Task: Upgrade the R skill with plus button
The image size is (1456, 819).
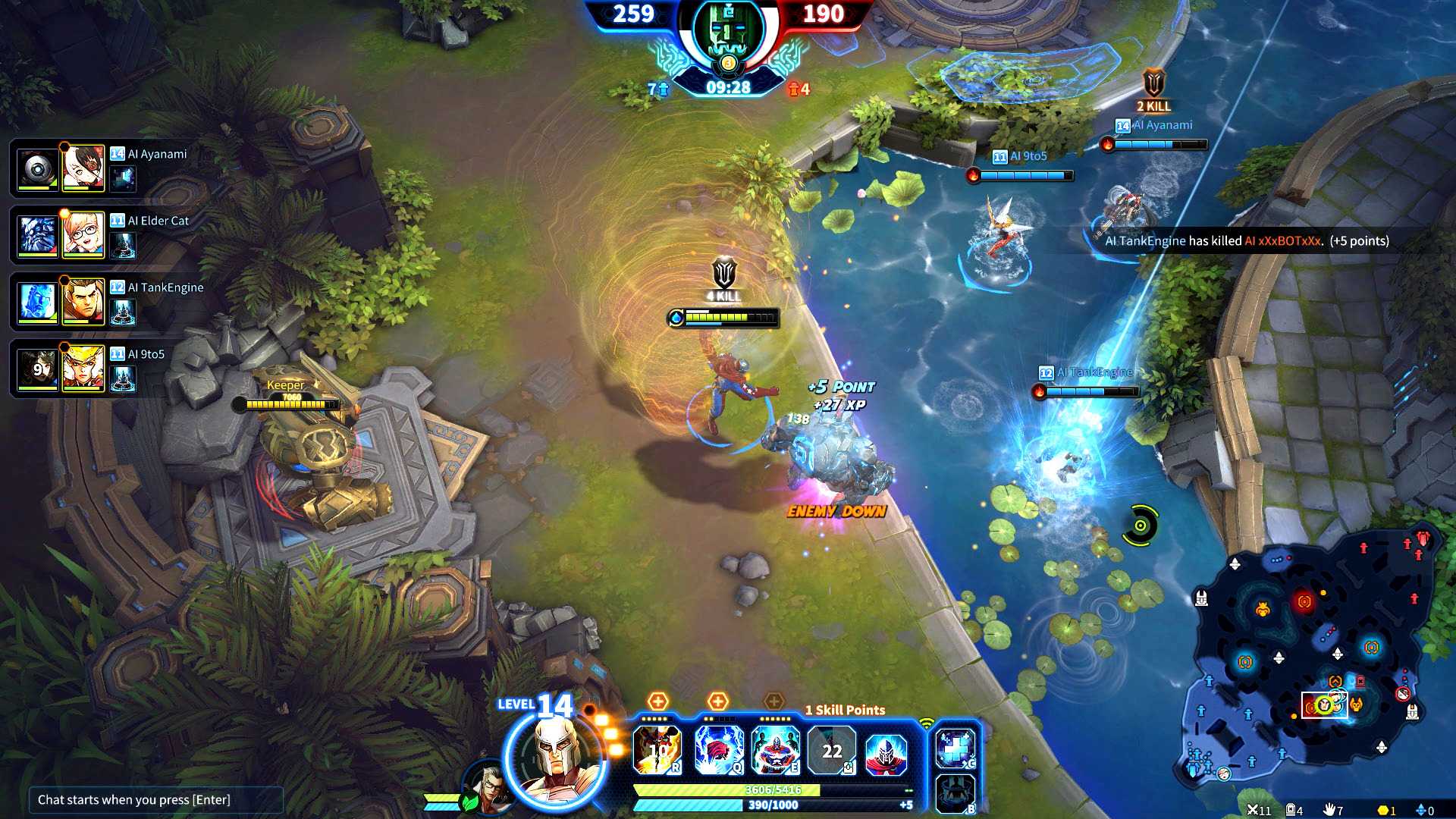Action: point(657,701)
